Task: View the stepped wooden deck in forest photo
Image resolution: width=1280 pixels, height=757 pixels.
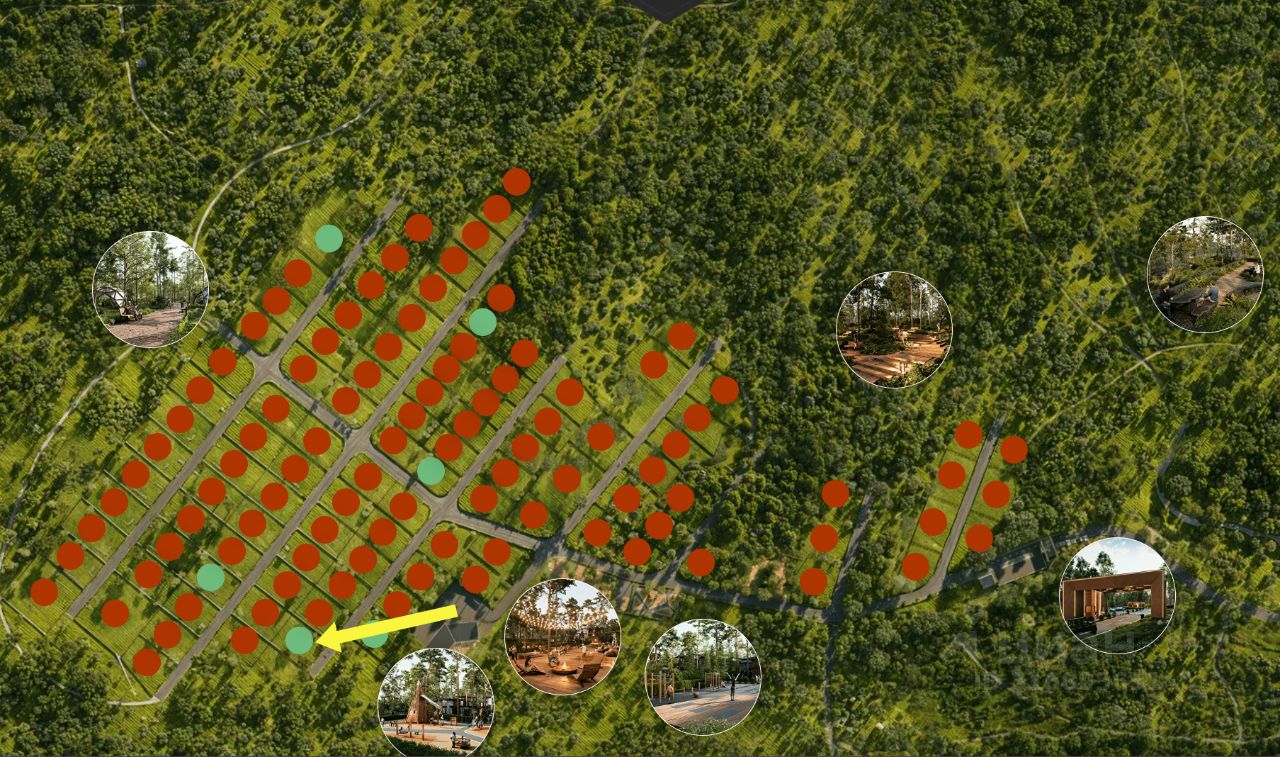Action: click(894, 329)
